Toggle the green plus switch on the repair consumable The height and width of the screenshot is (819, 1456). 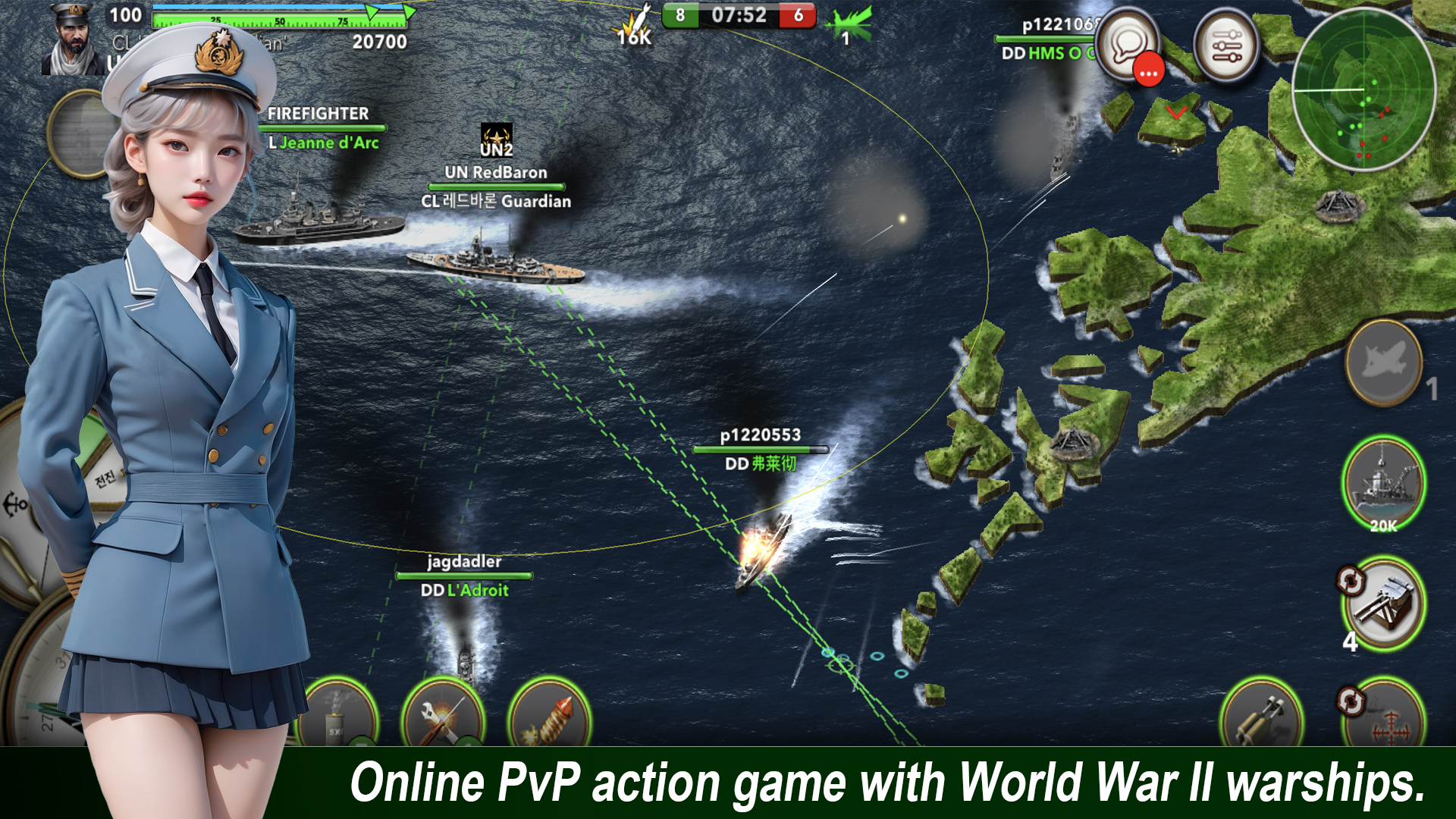point(467,744)
